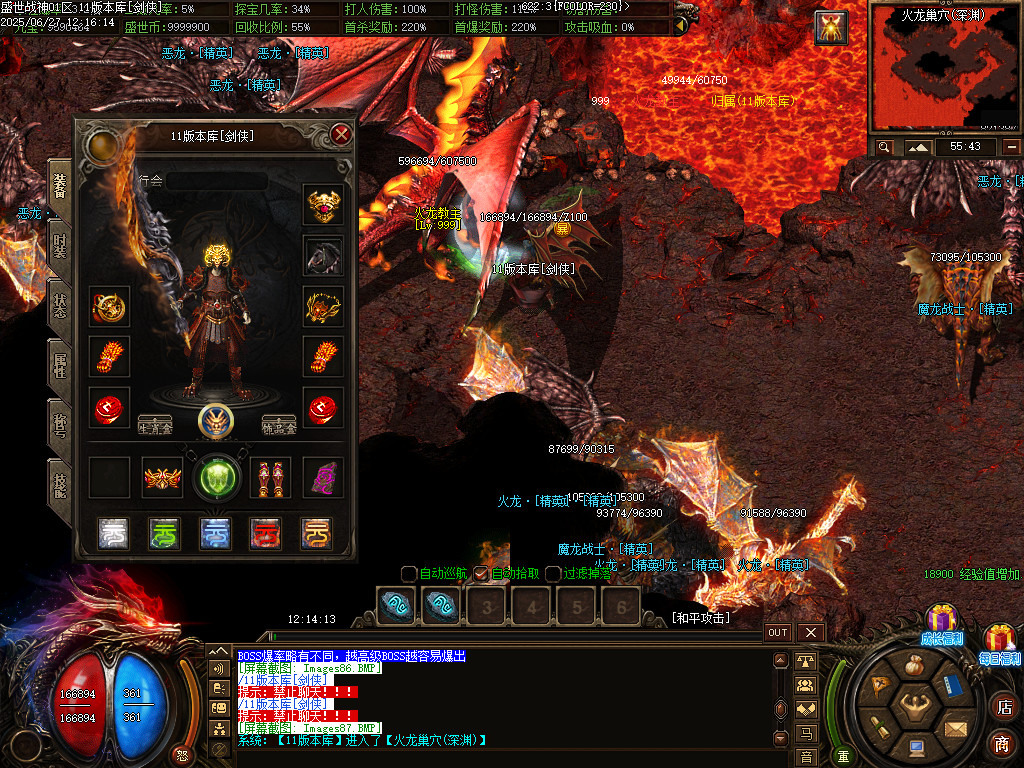This screenshot has height=768, width=1024.
Task: Open the bag from the radial menu
Action: (913, 666)
